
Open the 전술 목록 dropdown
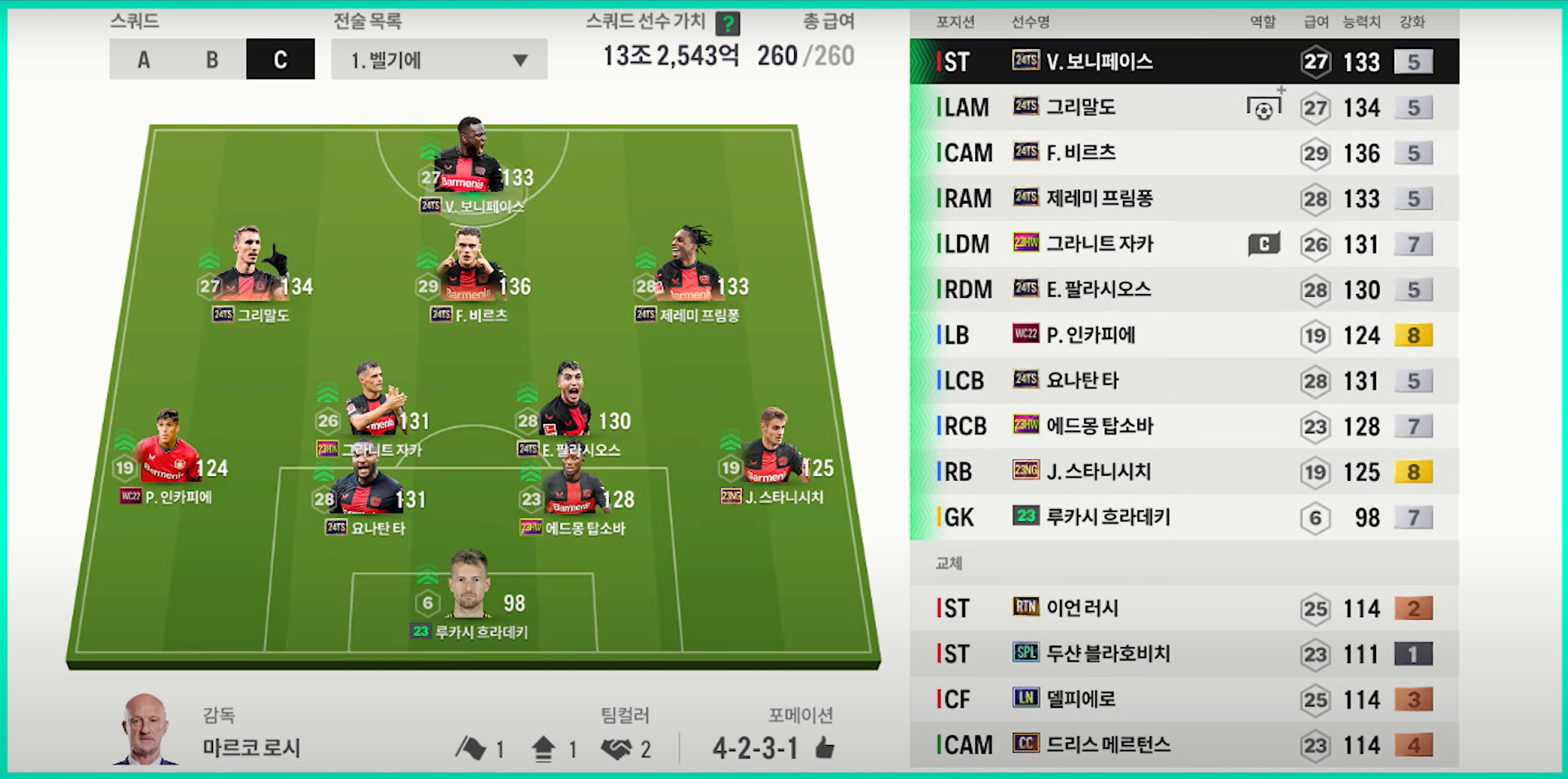[x=439, y=60]
